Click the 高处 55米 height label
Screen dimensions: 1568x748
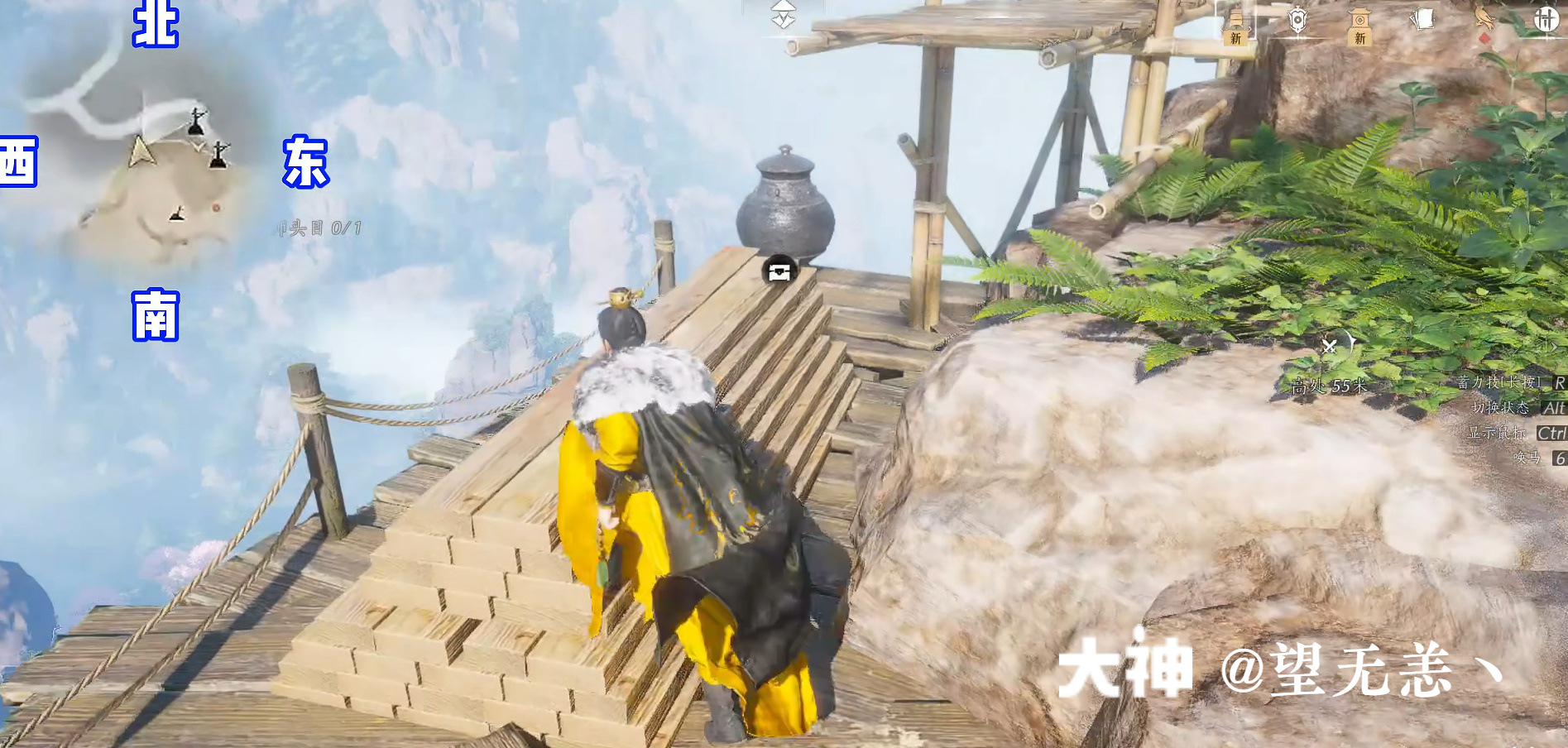tap(1330, 384)
